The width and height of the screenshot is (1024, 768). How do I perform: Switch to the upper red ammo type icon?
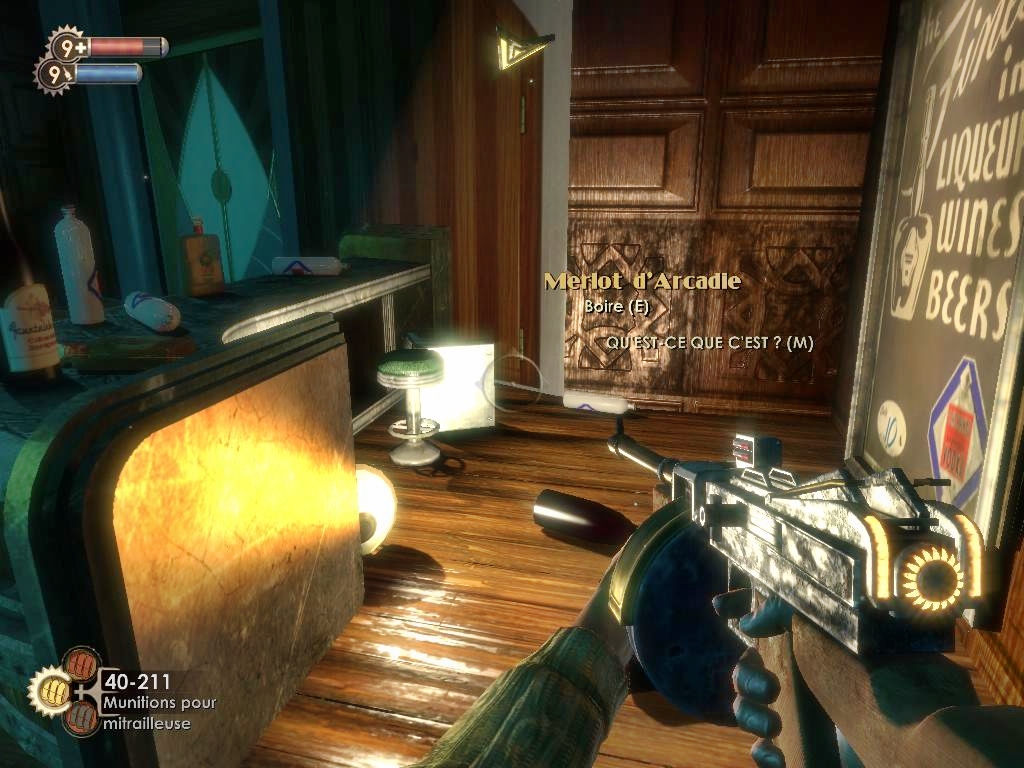pos(80,664)
